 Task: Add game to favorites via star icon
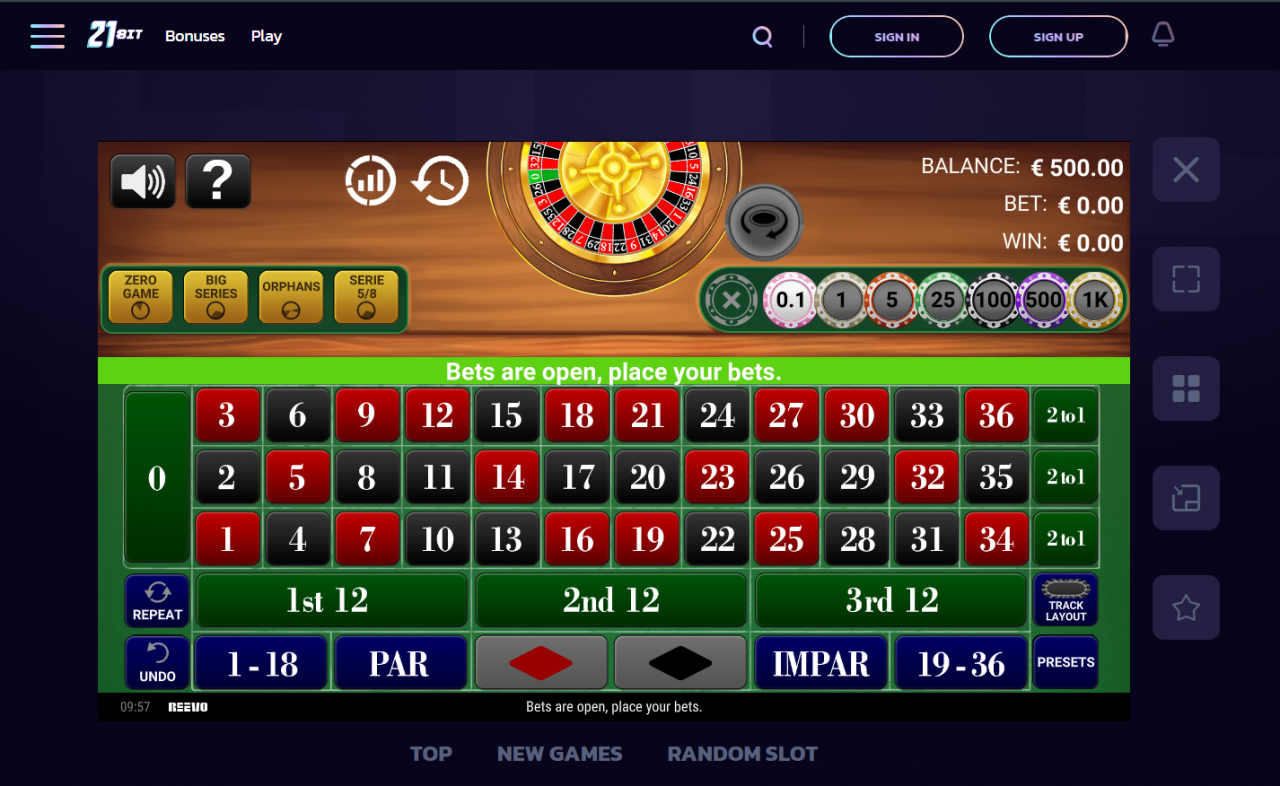click(1186, 607)
